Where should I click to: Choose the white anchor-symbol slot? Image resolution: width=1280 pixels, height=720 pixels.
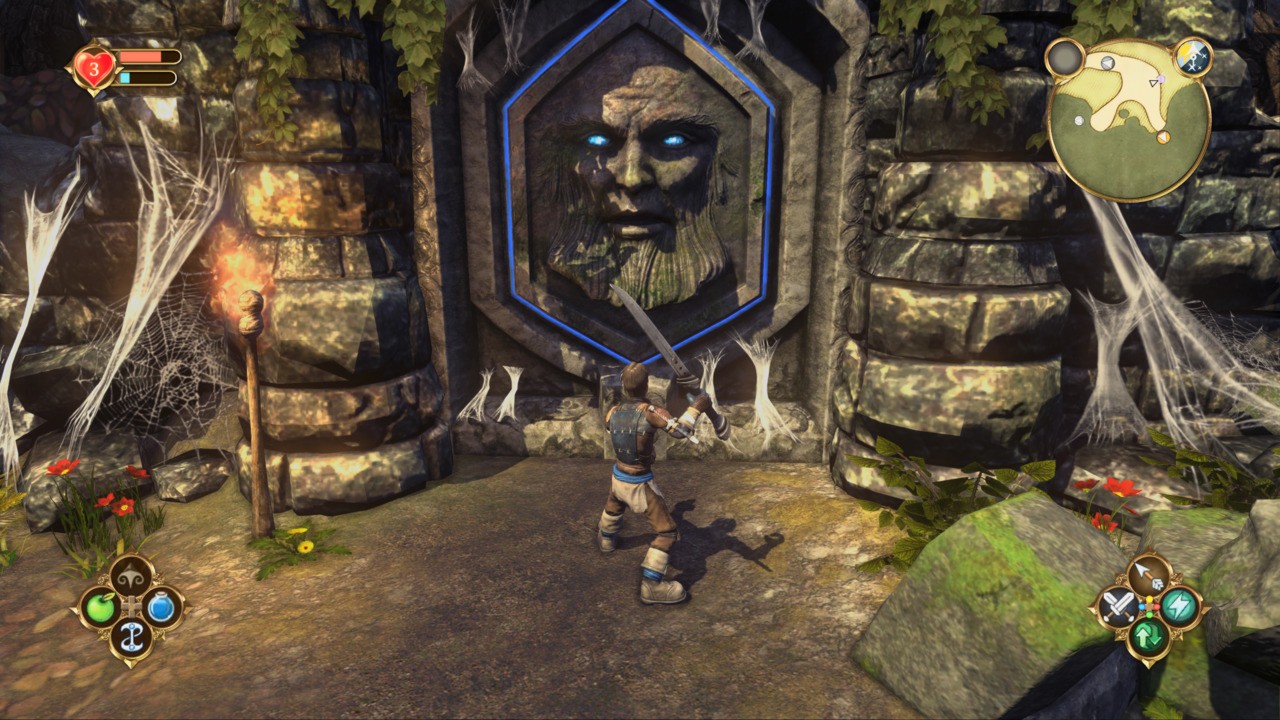pos(131,638)
